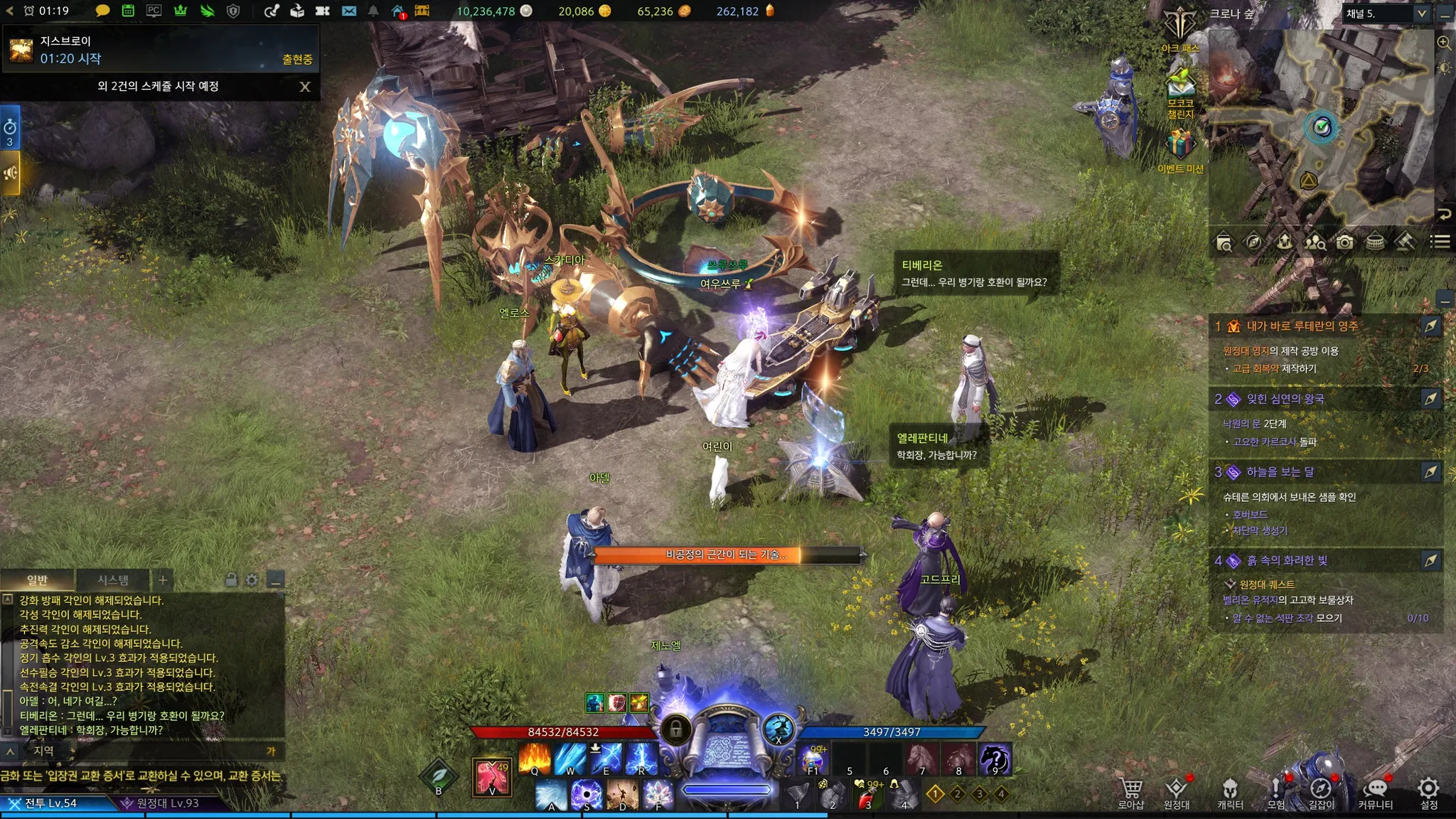Zoom in on the minimap
1456x819 pixels.
[1444, 43]
